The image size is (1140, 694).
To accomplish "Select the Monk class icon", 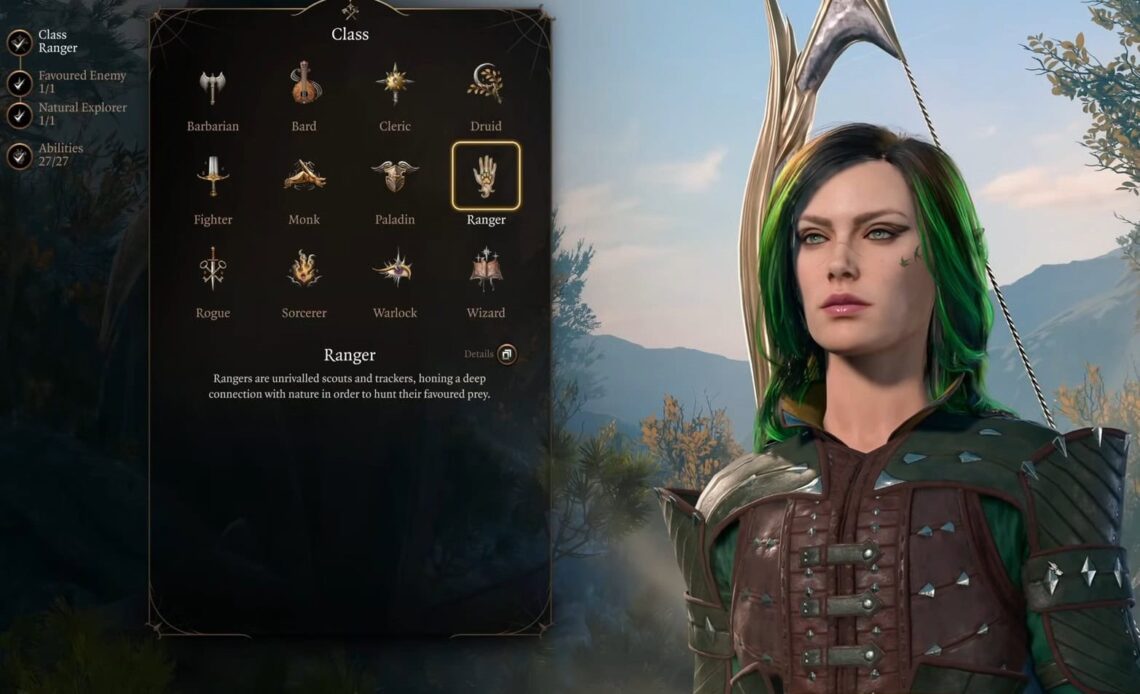I will click(x=304, y=178).
